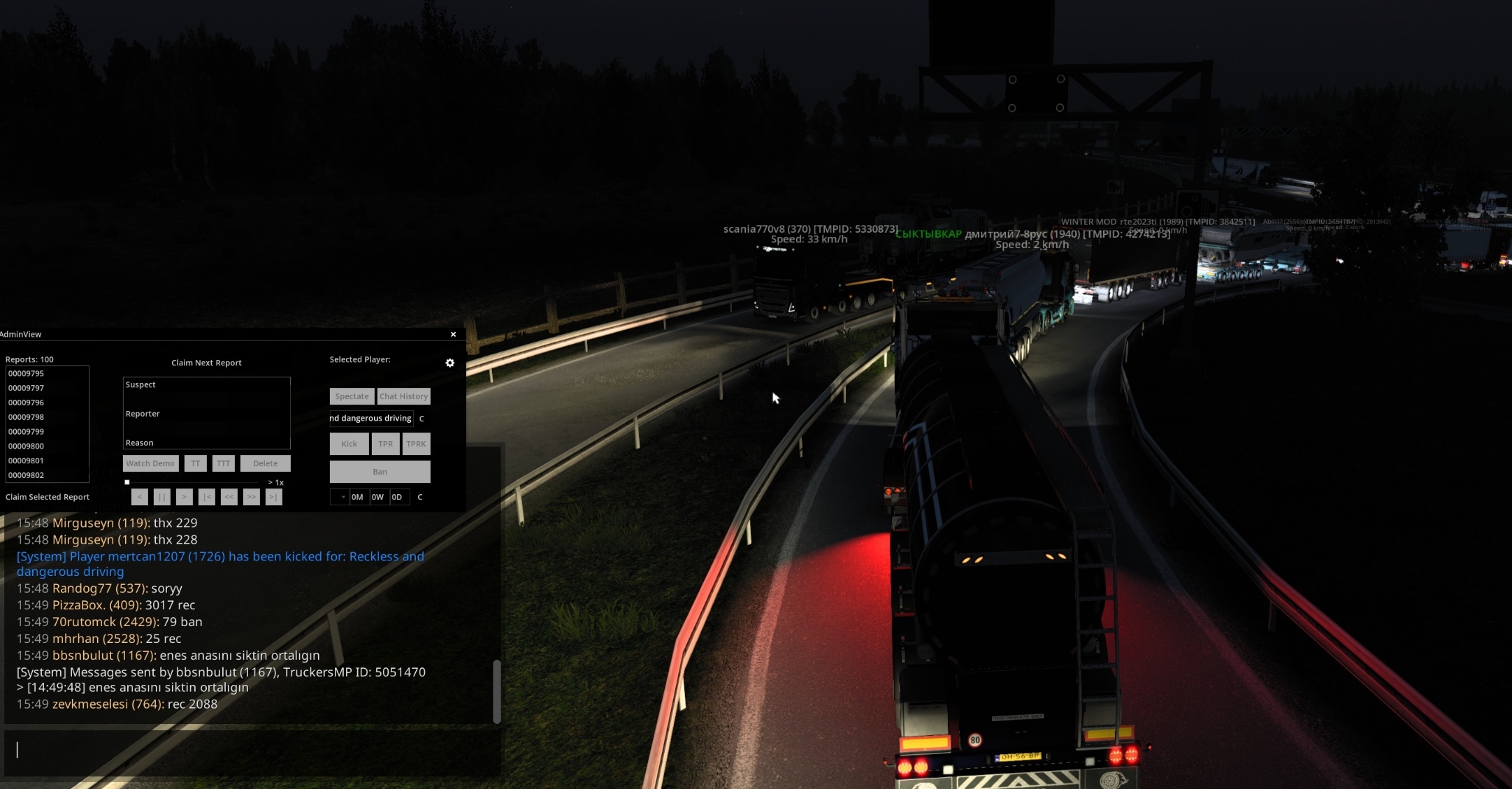Screen dimensions: 1512x789
Task: Fast-forward the demo playback
Action: point(251,497)
